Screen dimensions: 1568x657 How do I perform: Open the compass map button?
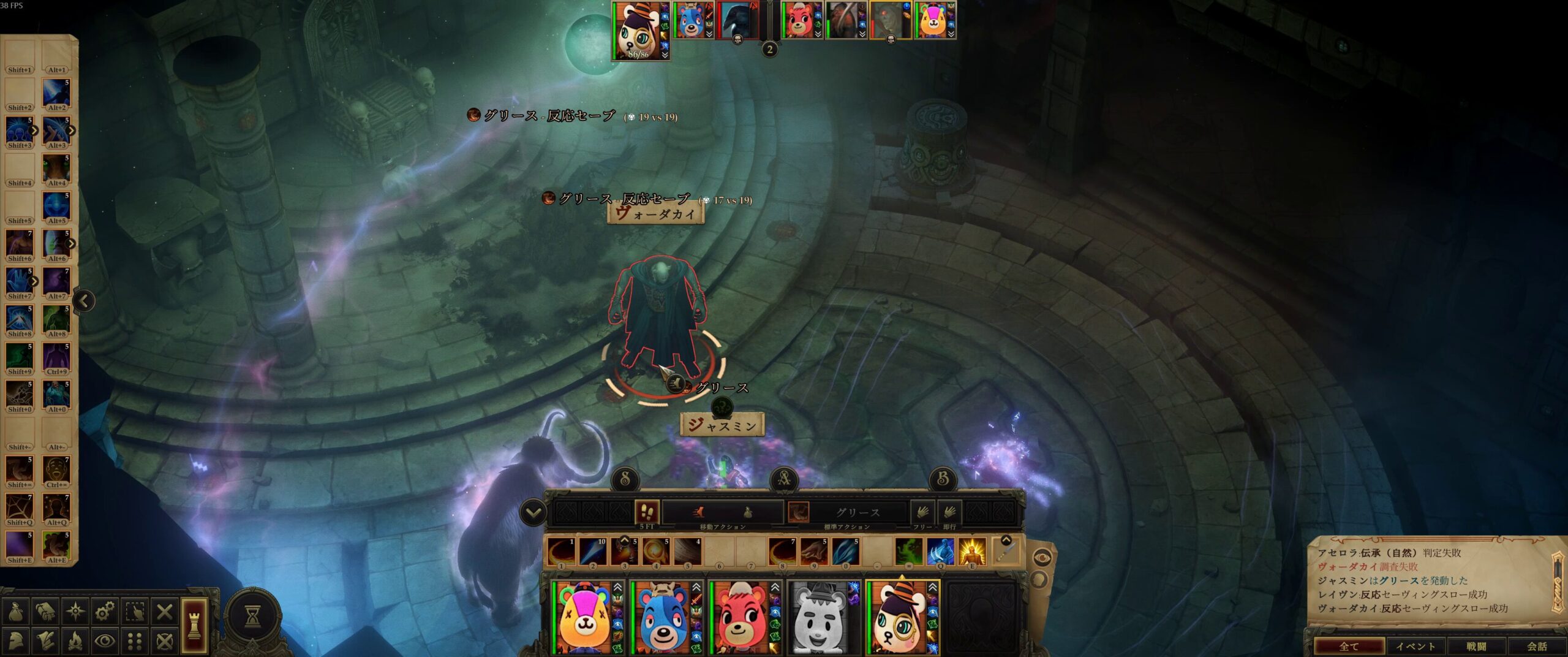pos(75,611)
